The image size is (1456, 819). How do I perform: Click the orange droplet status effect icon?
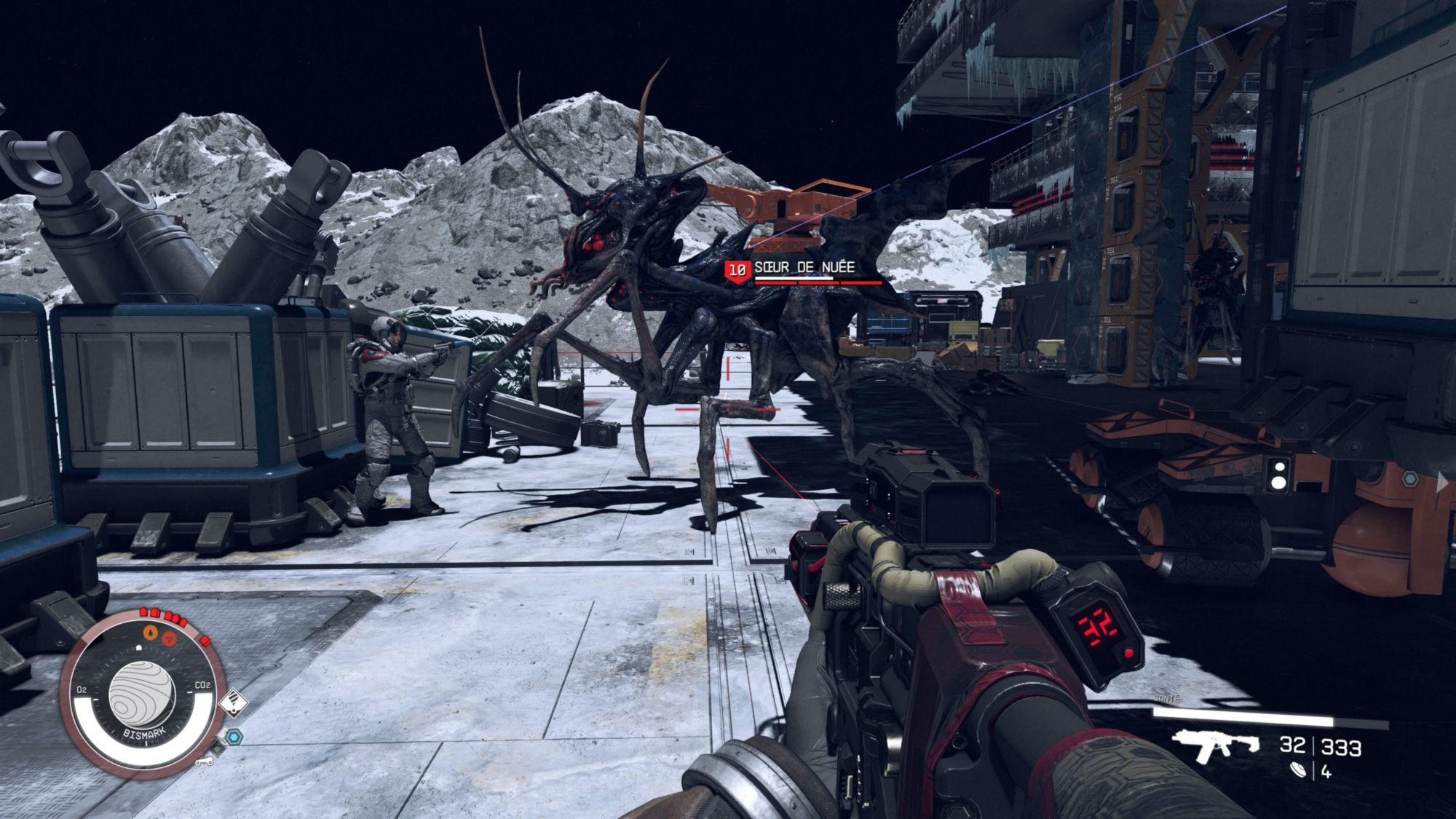(x=150, y=632)
